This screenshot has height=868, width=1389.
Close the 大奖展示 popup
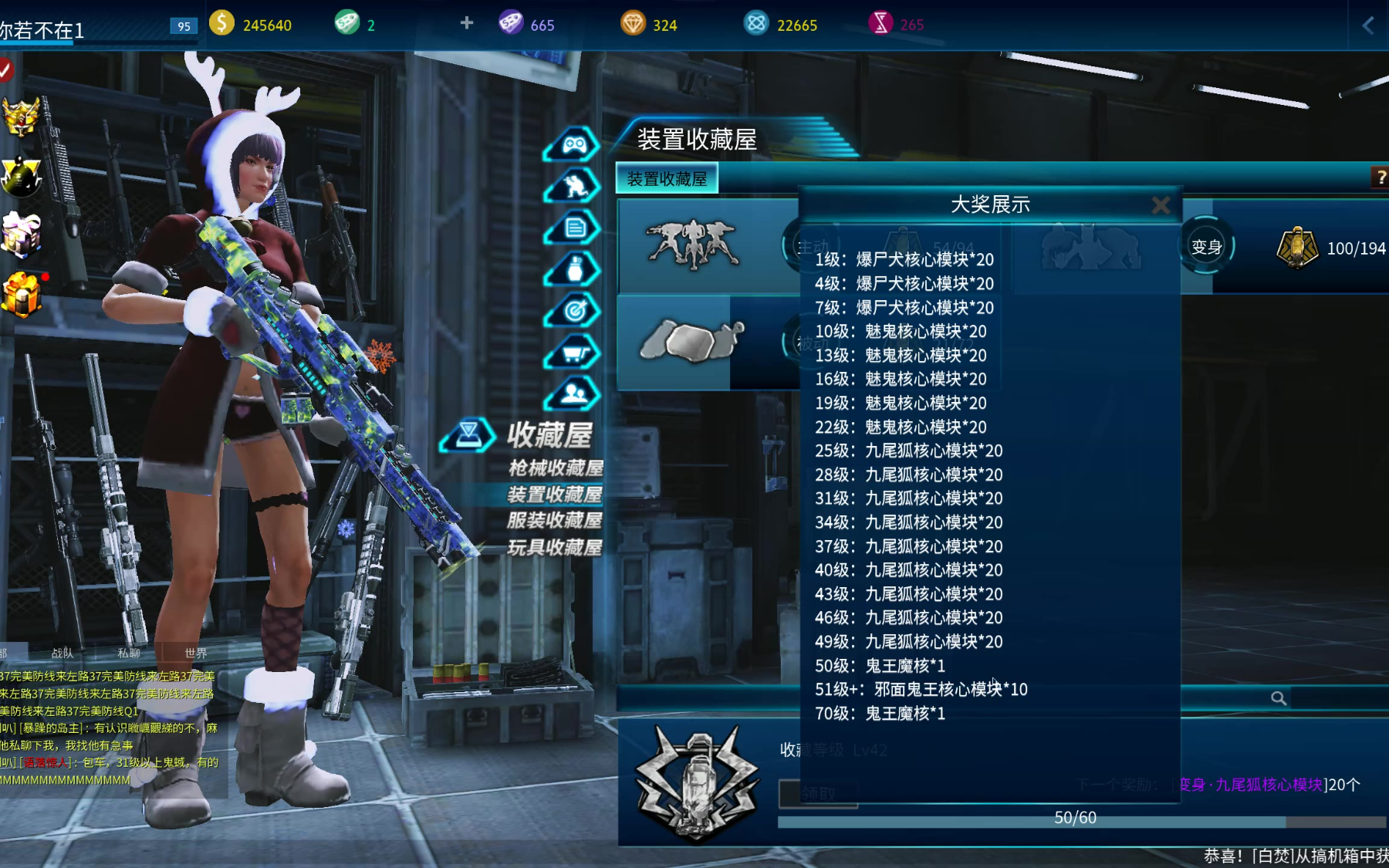tap(1161, 205)
